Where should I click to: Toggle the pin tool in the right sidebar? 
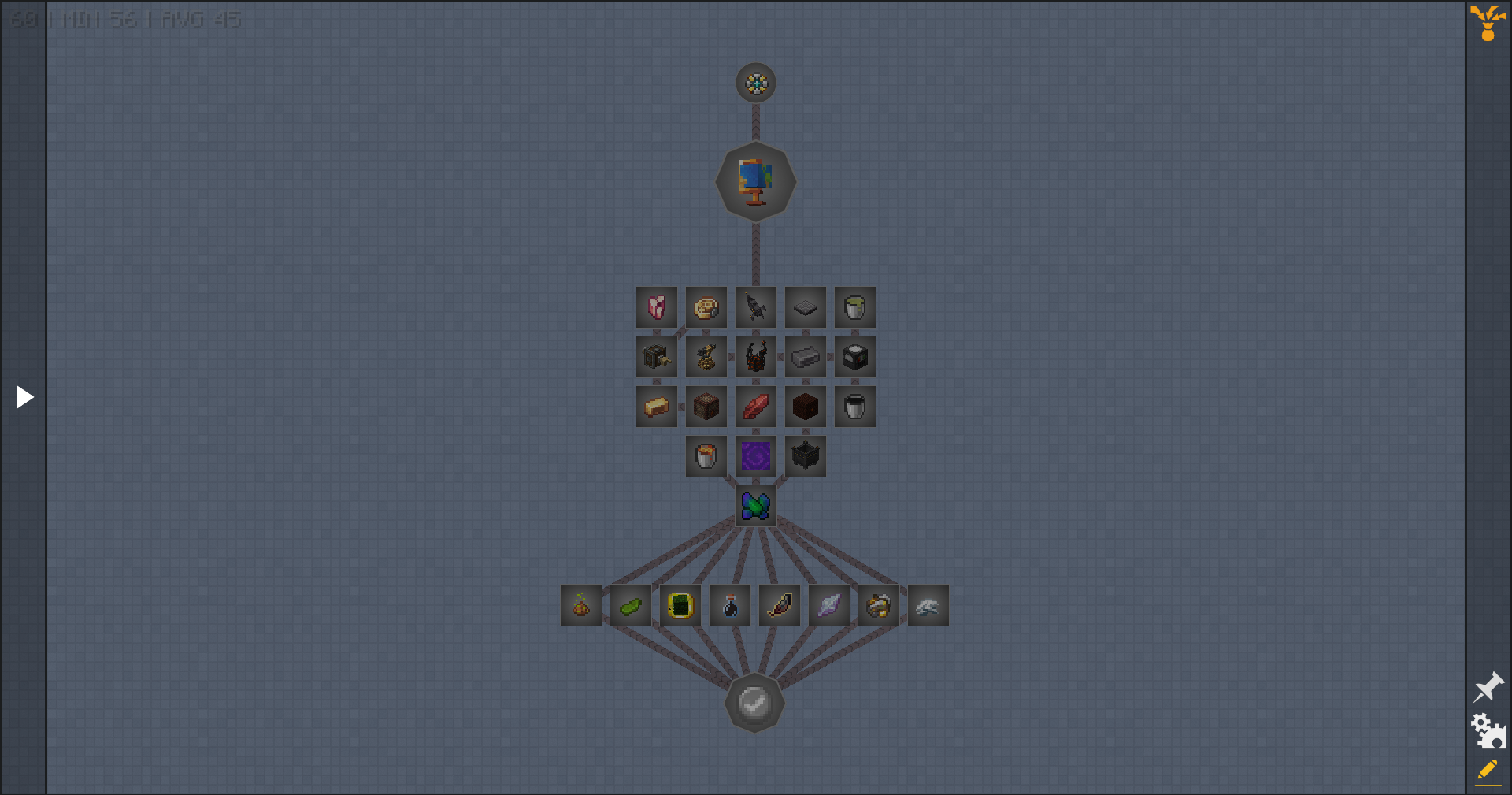coord(1489,687)
